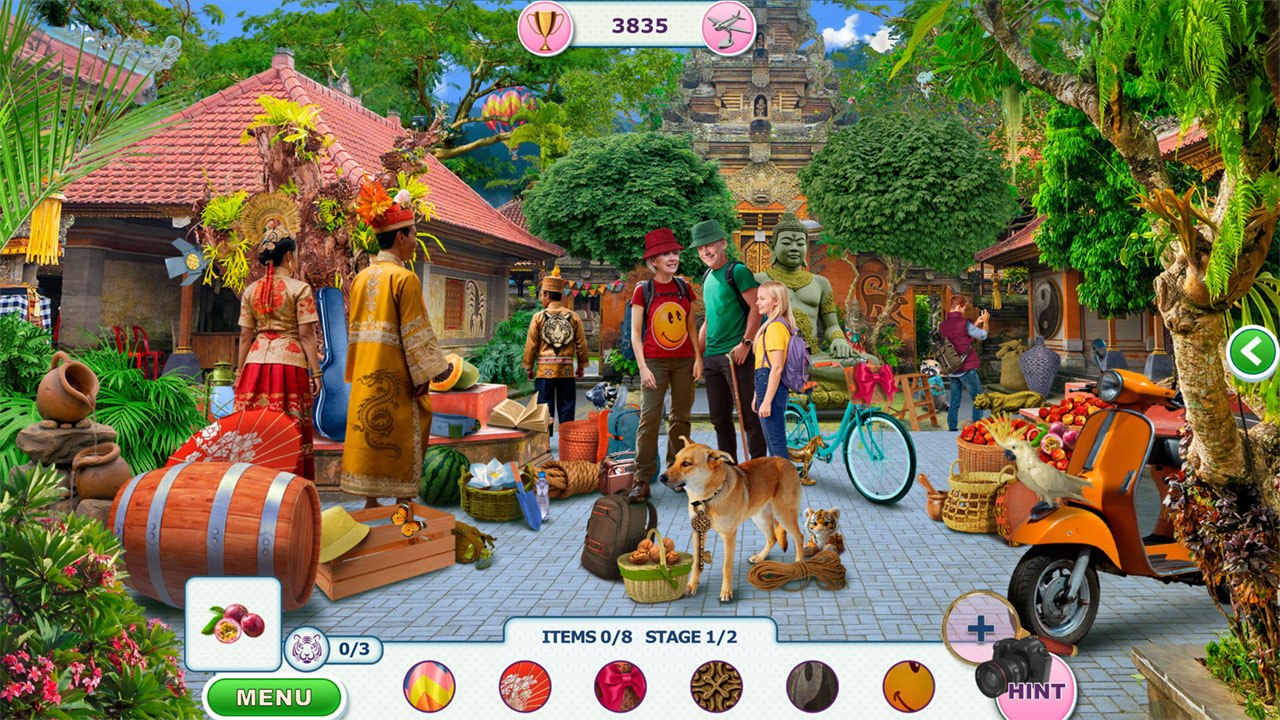This screenshot has width=1280, height=720.
Task: Click the passion fruit target card
Action: (x=233, y=623)
